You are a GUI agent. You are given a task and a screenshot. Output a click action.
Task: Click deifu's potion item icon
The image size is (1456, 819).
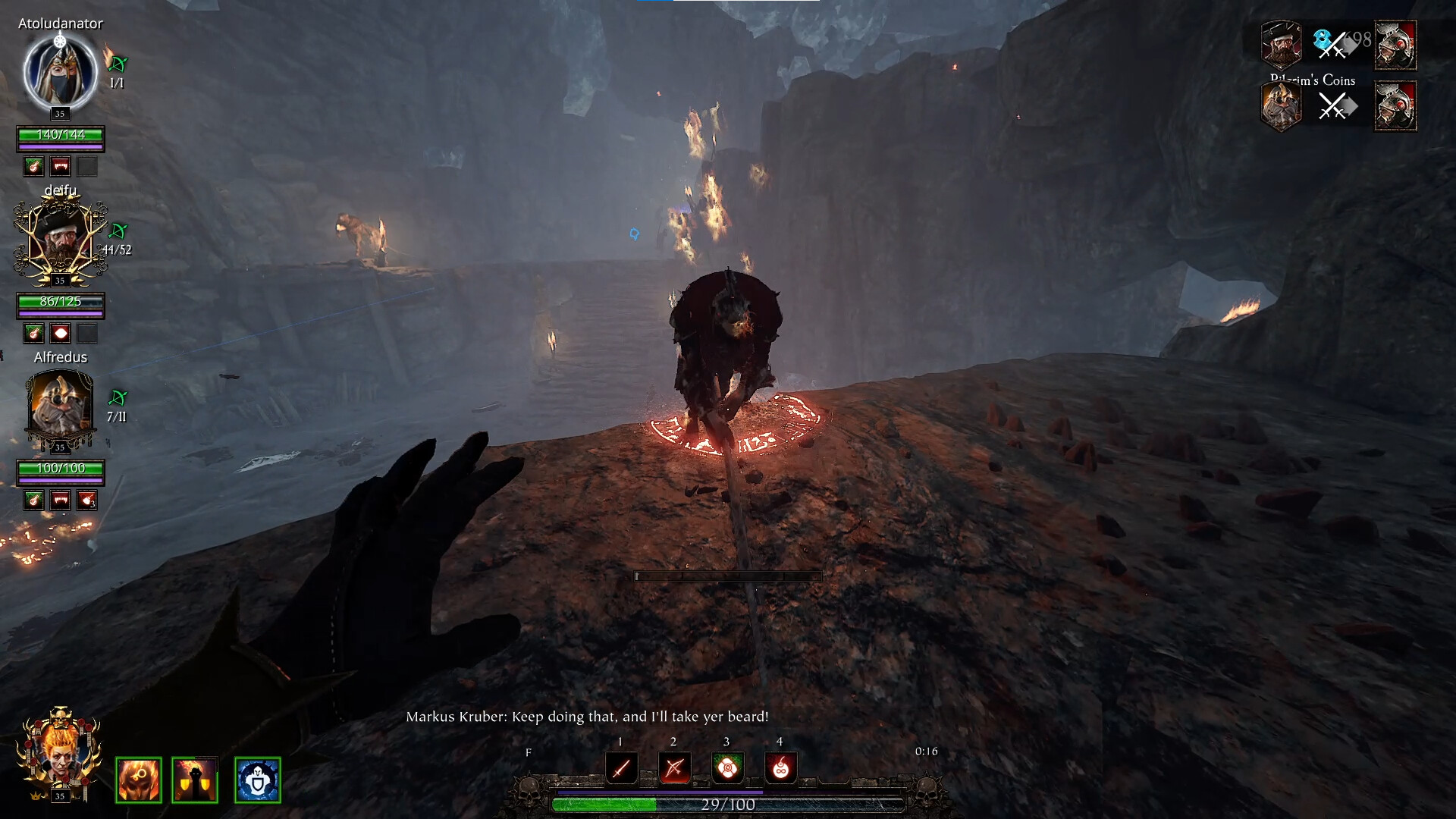(x=60, y=333)
